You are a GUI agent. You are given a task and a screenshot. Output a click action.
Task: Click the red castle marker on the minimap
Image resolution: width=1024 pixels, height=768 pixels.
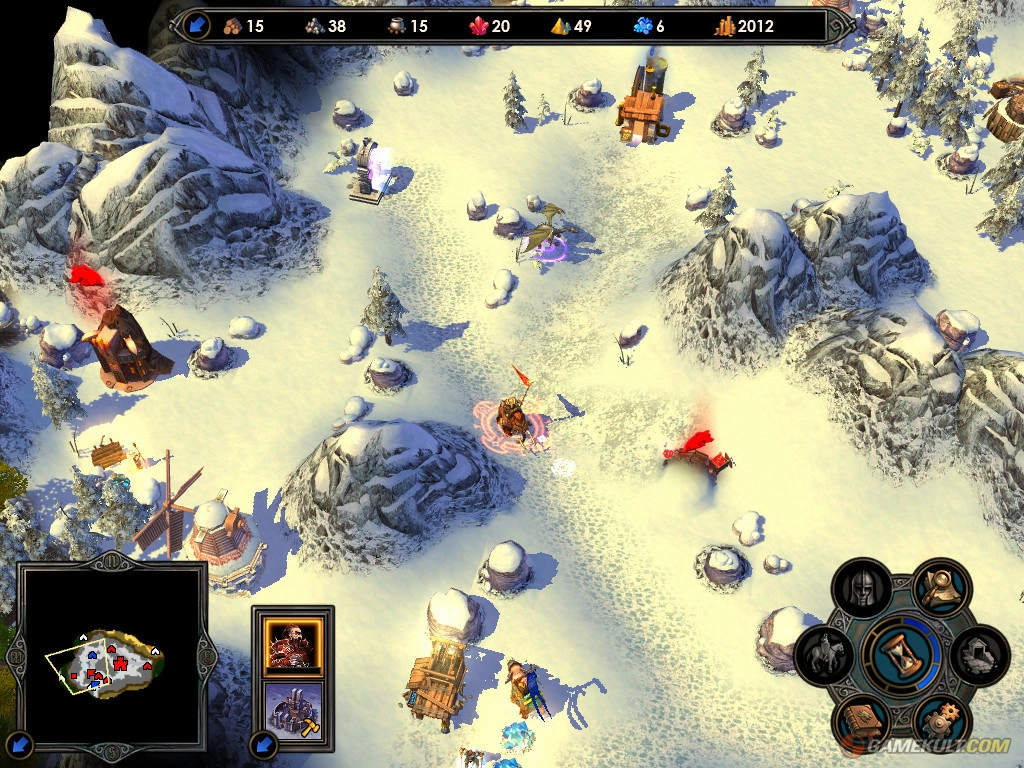pyautogui.click(x=122, y=663)
